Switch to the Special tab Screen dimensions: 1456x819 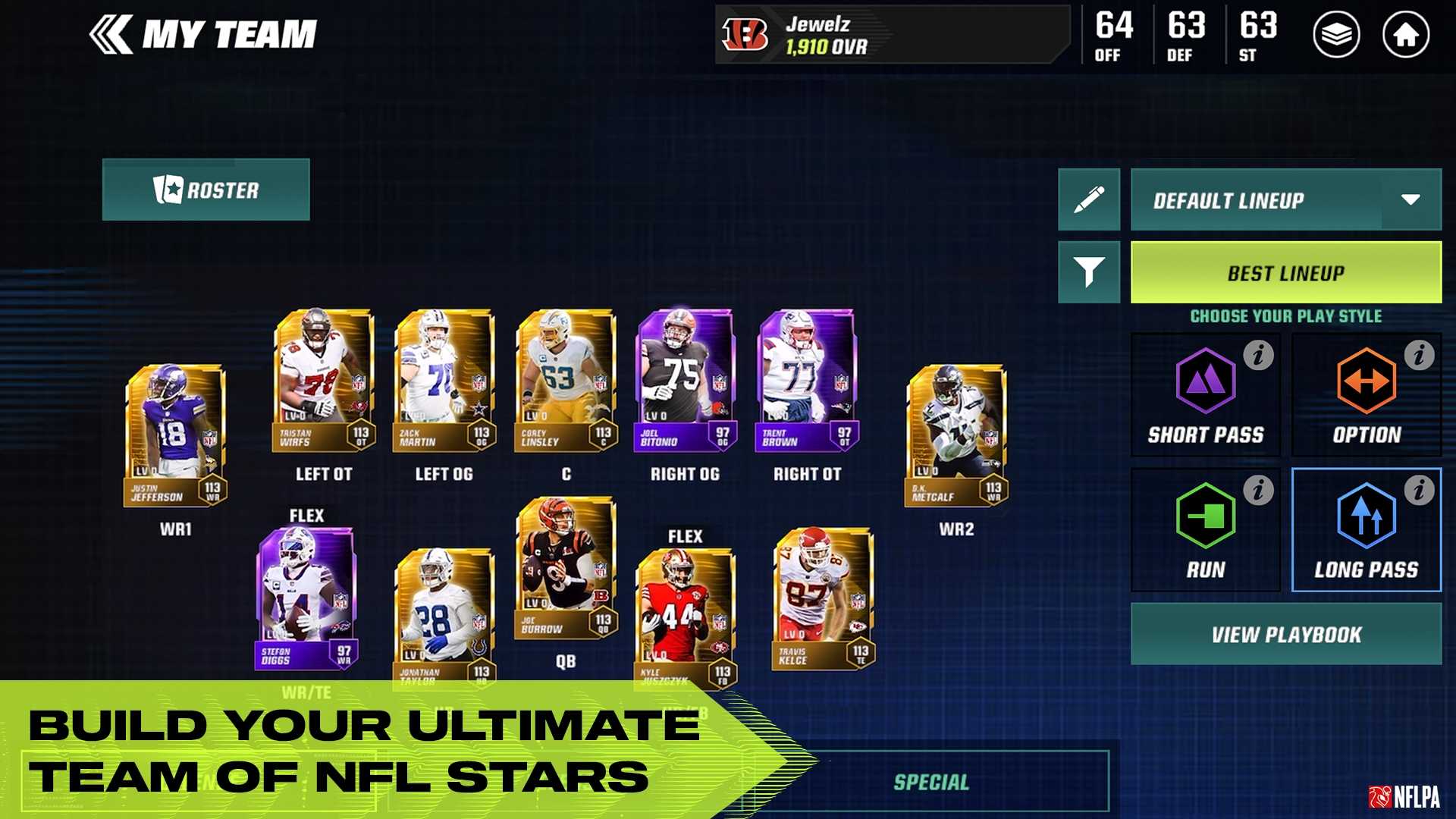pyautogui.click(x=931, y=782)
